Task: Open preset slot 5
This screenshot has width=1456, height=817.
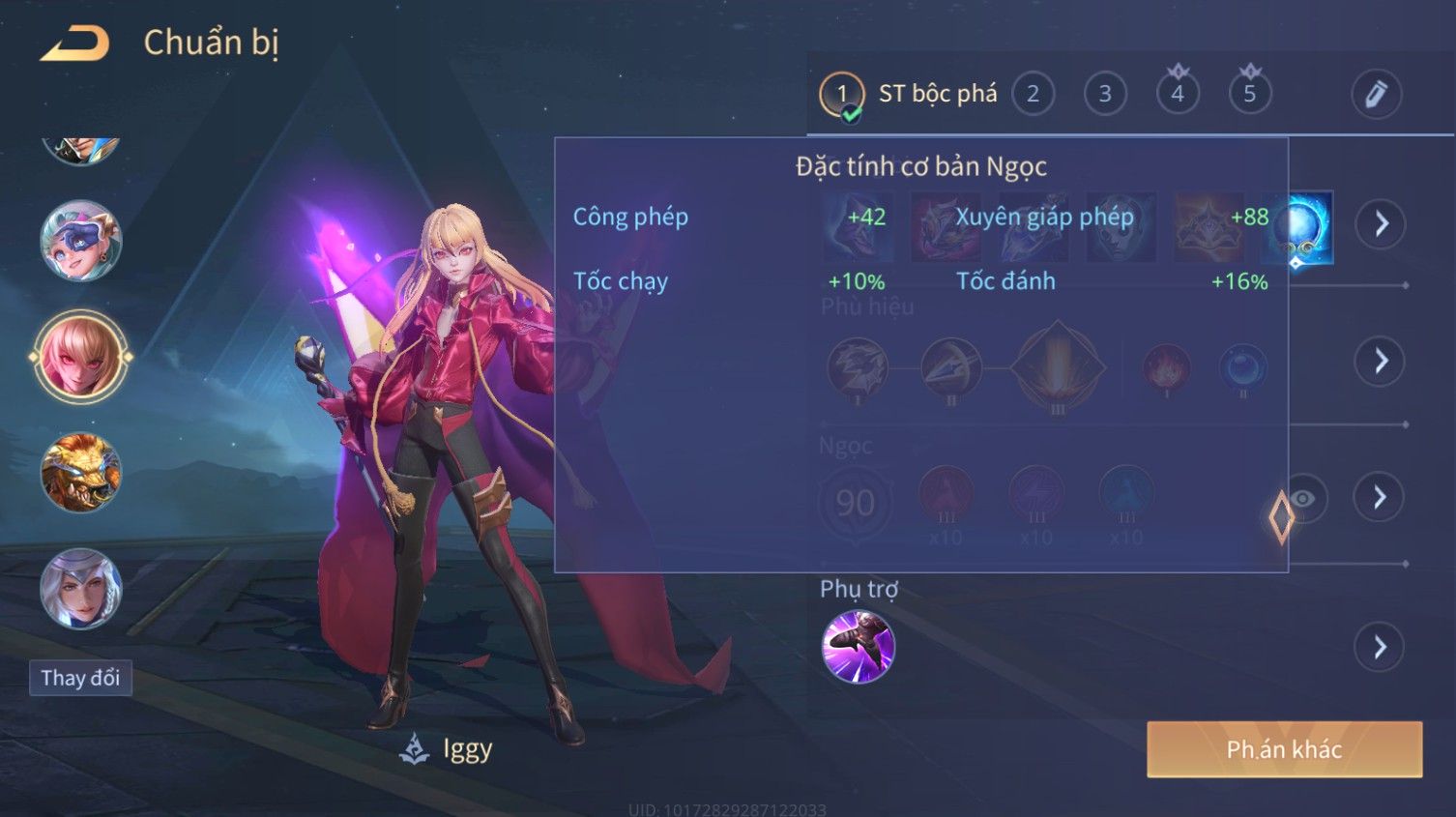Action: 1249,94
